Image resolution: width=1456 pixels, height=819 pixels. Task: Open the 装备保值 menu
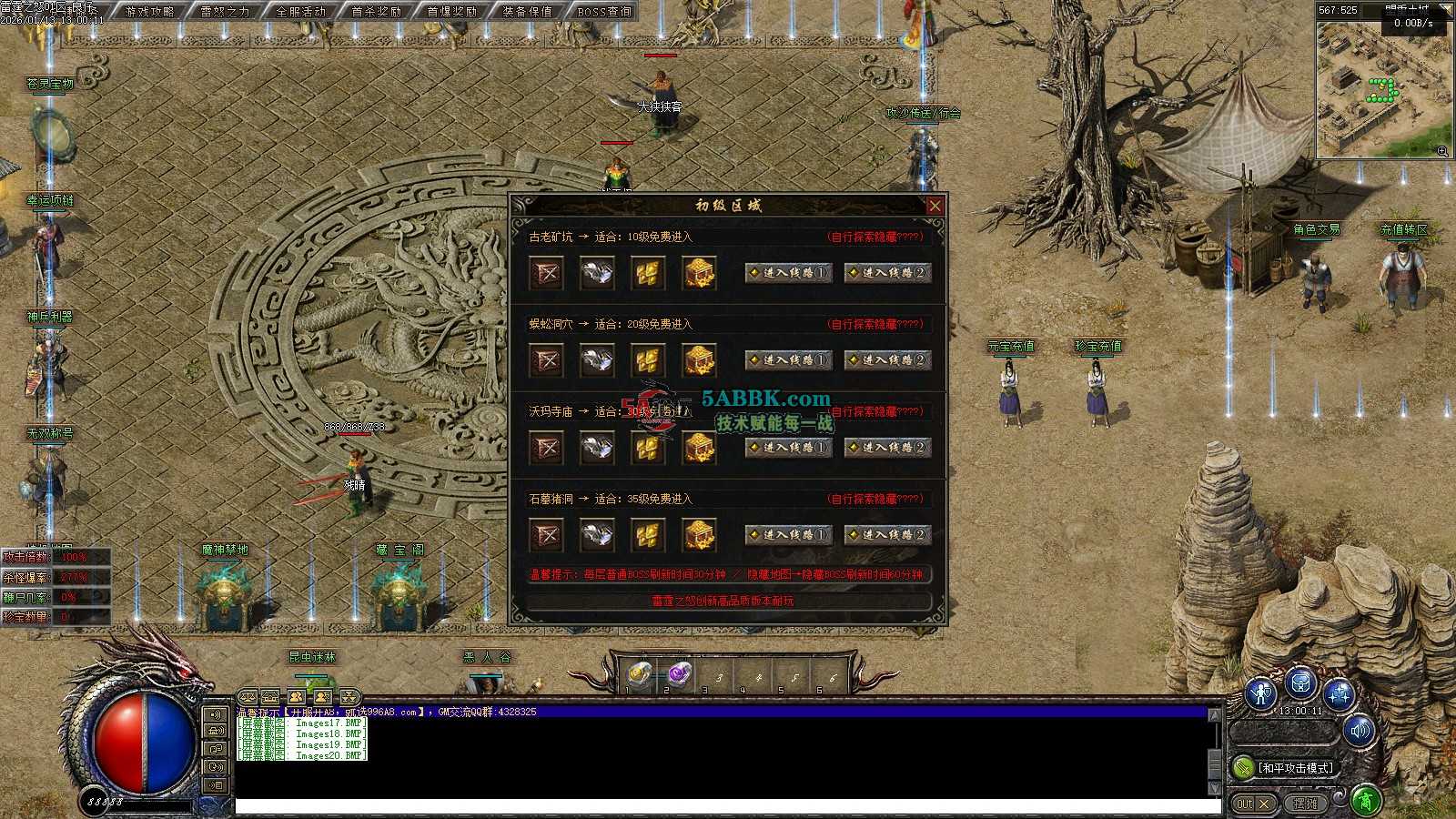tap(527, 12)
